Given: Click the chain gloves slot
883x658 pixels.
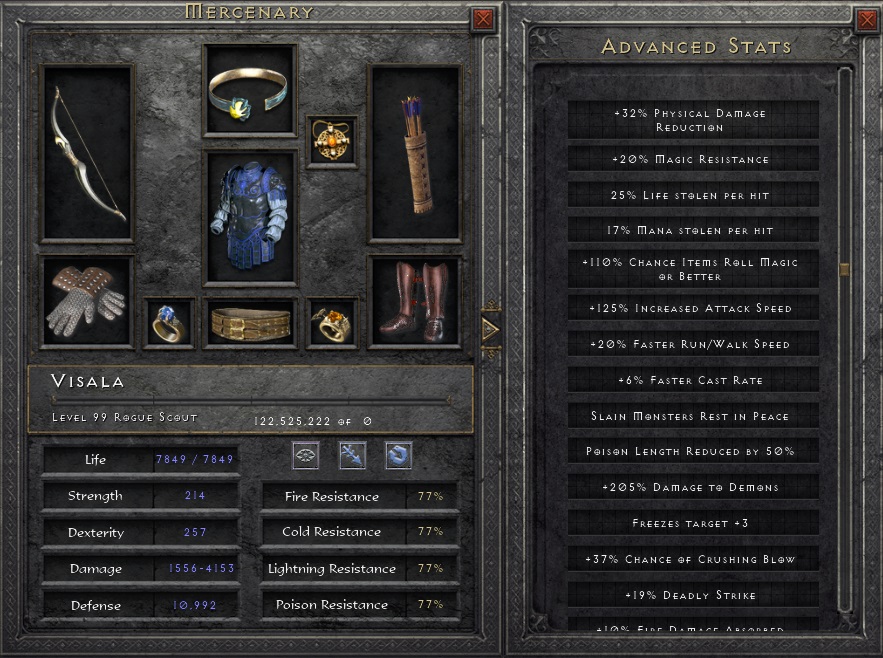Looking at the screenshot, I should [87, 302].
